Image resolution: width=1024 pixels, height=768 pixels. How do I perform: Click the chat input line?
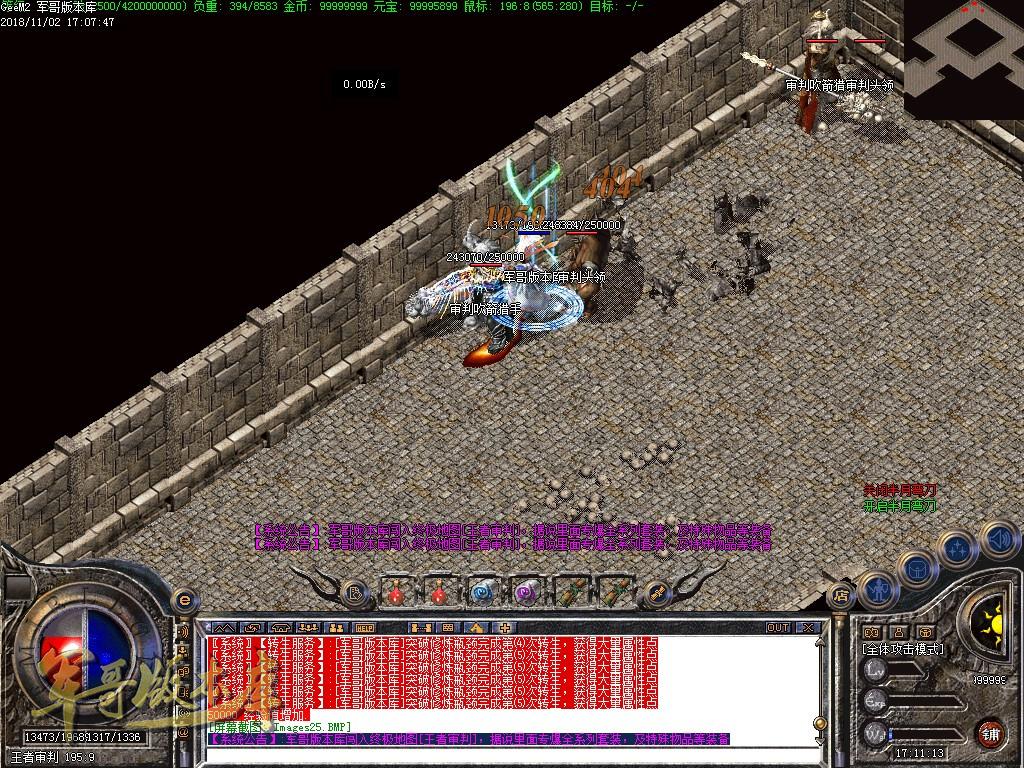500,753
